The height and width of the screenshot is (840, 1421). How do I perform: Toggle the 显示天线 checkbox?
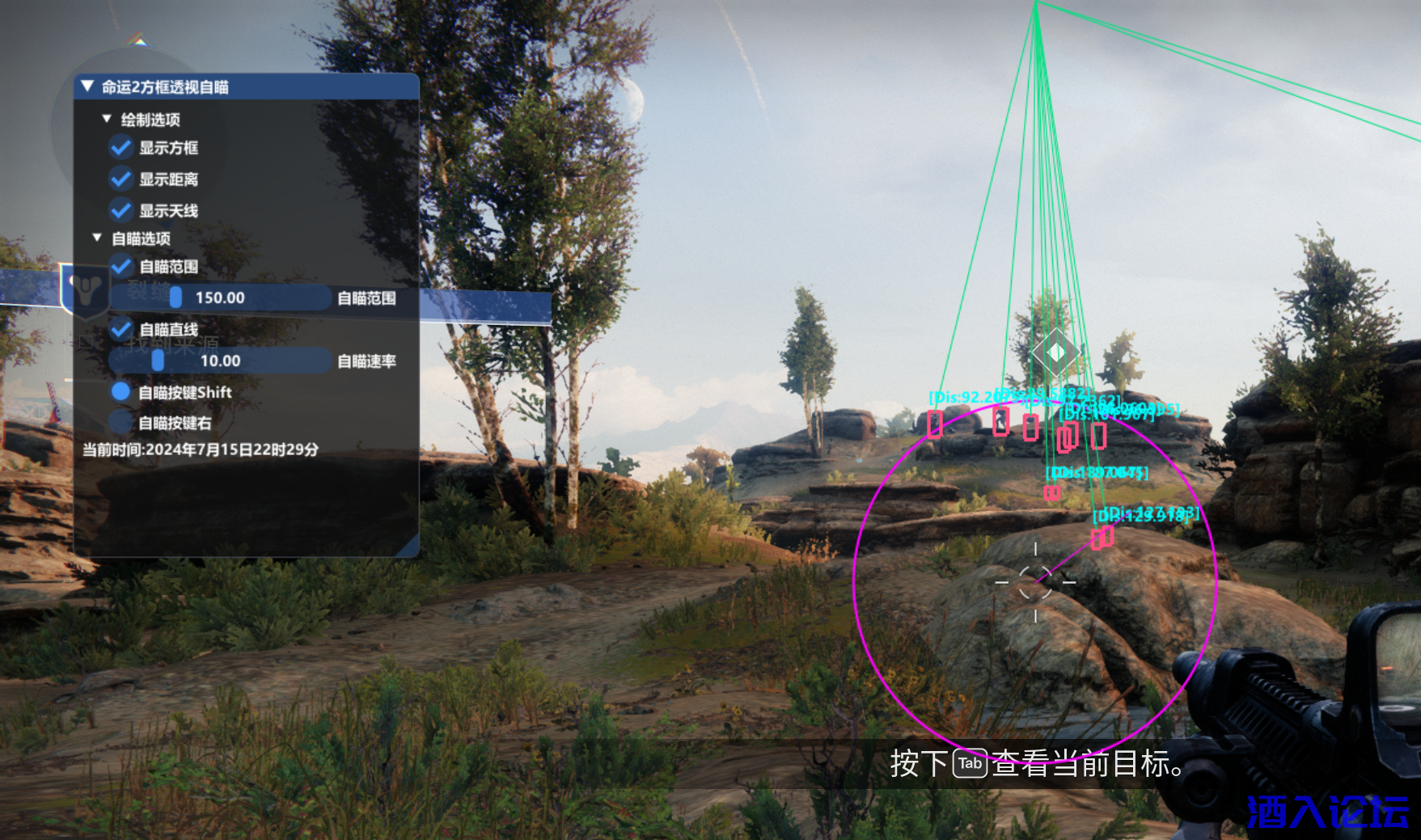(121, 210)
